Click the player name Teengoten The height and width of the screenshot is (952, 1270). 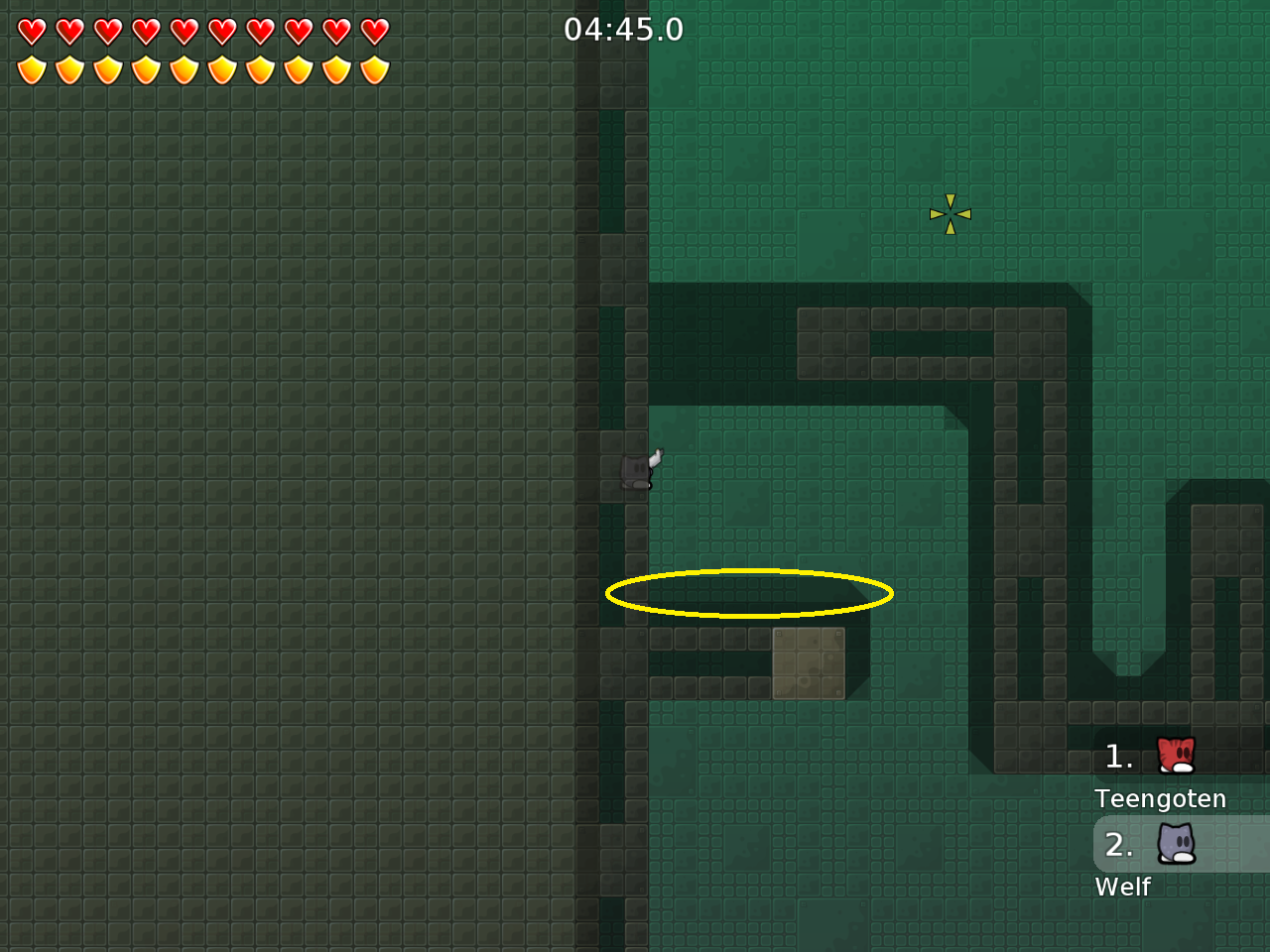click(x=1161, y=798)
